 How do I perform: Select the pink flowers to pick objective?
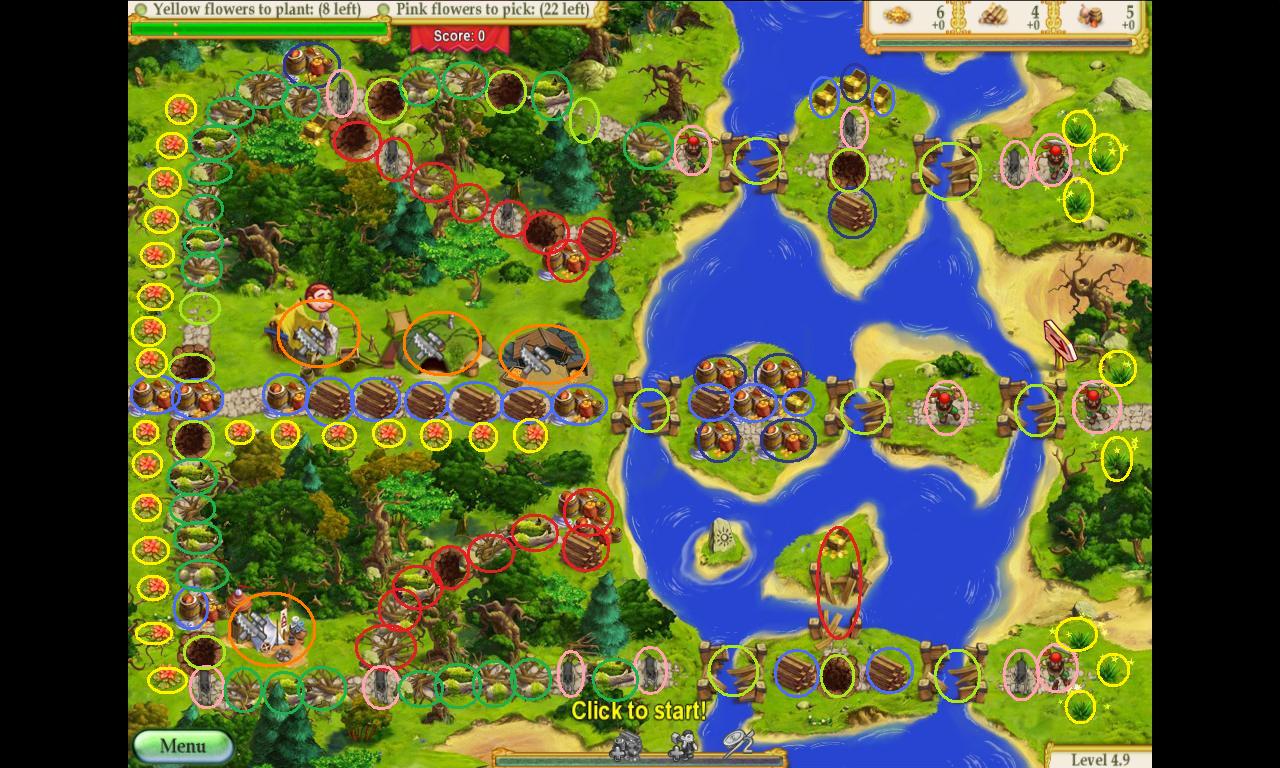tap(491, 9)
